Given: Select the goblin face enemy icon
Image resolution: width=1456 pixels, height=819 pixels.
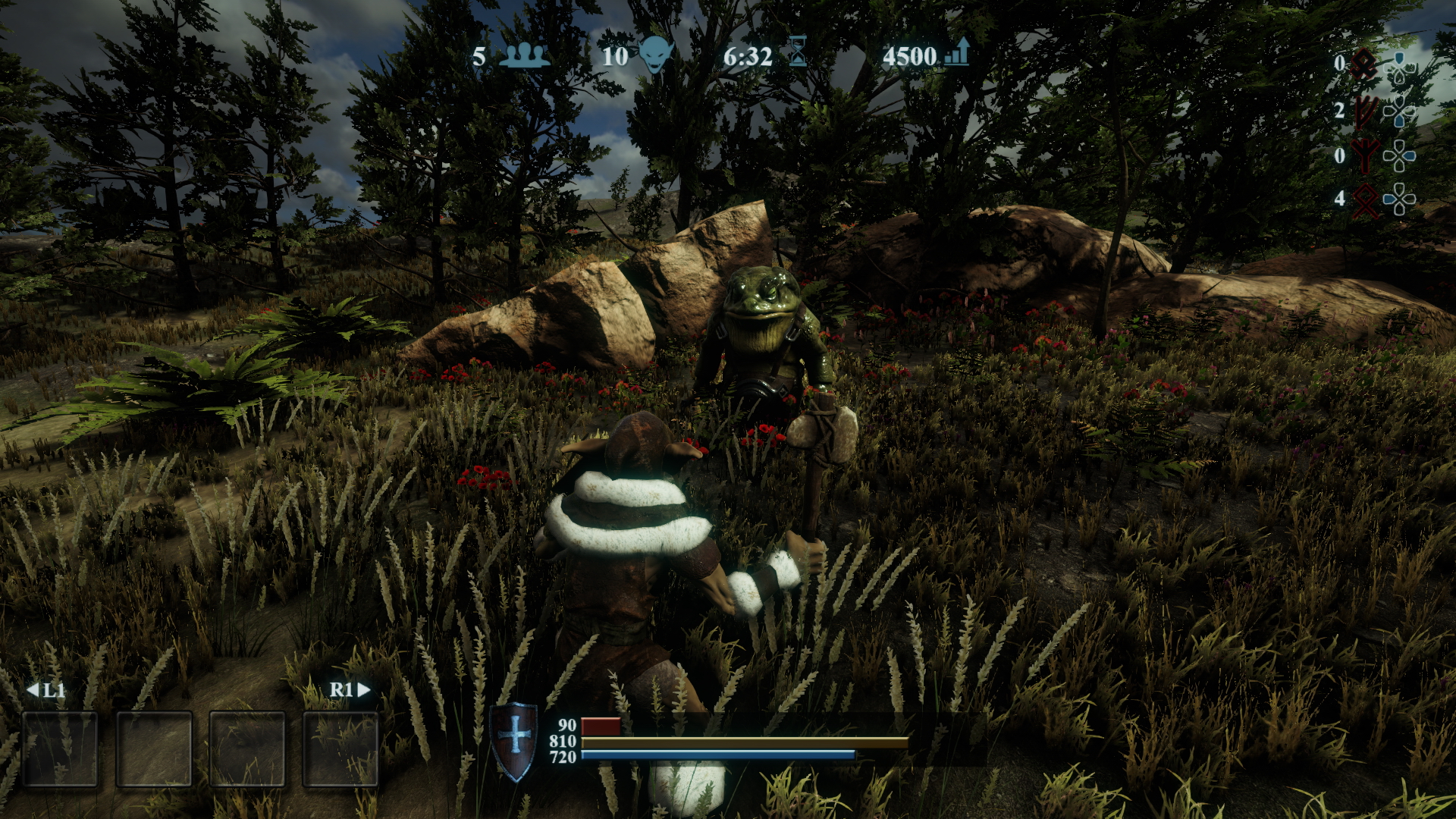Looking at the screenshot, I should [655, 55].
